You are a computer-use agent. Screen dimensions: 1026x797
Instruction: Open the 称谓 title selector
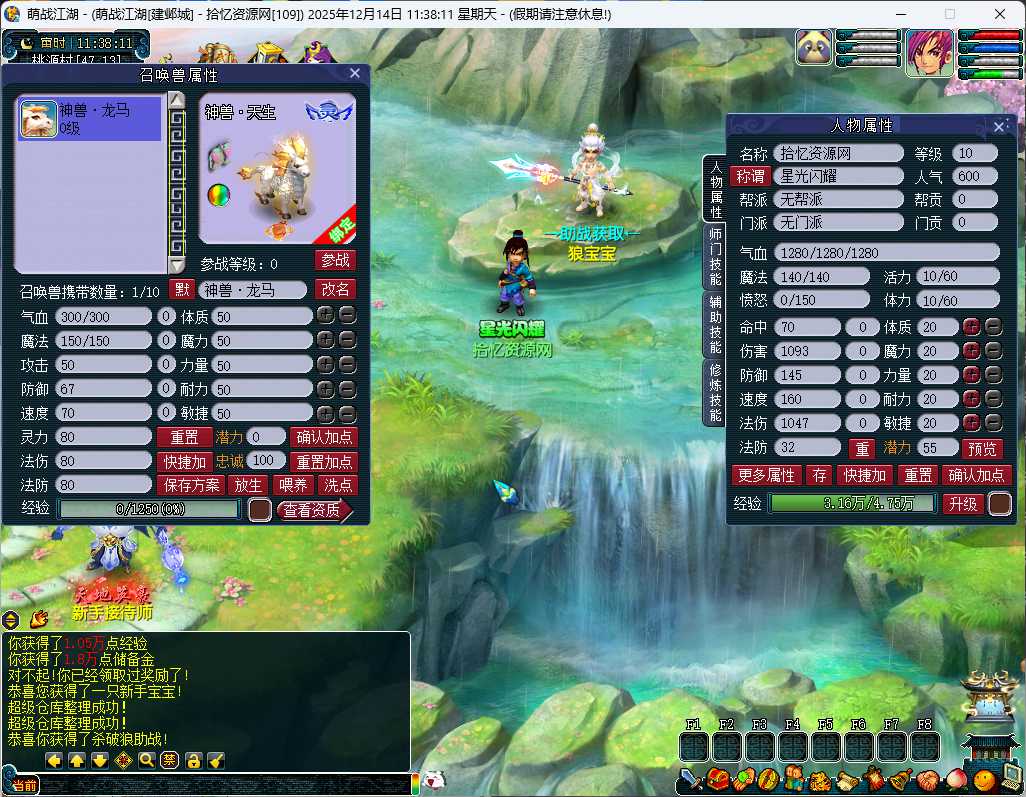(750, 176)
